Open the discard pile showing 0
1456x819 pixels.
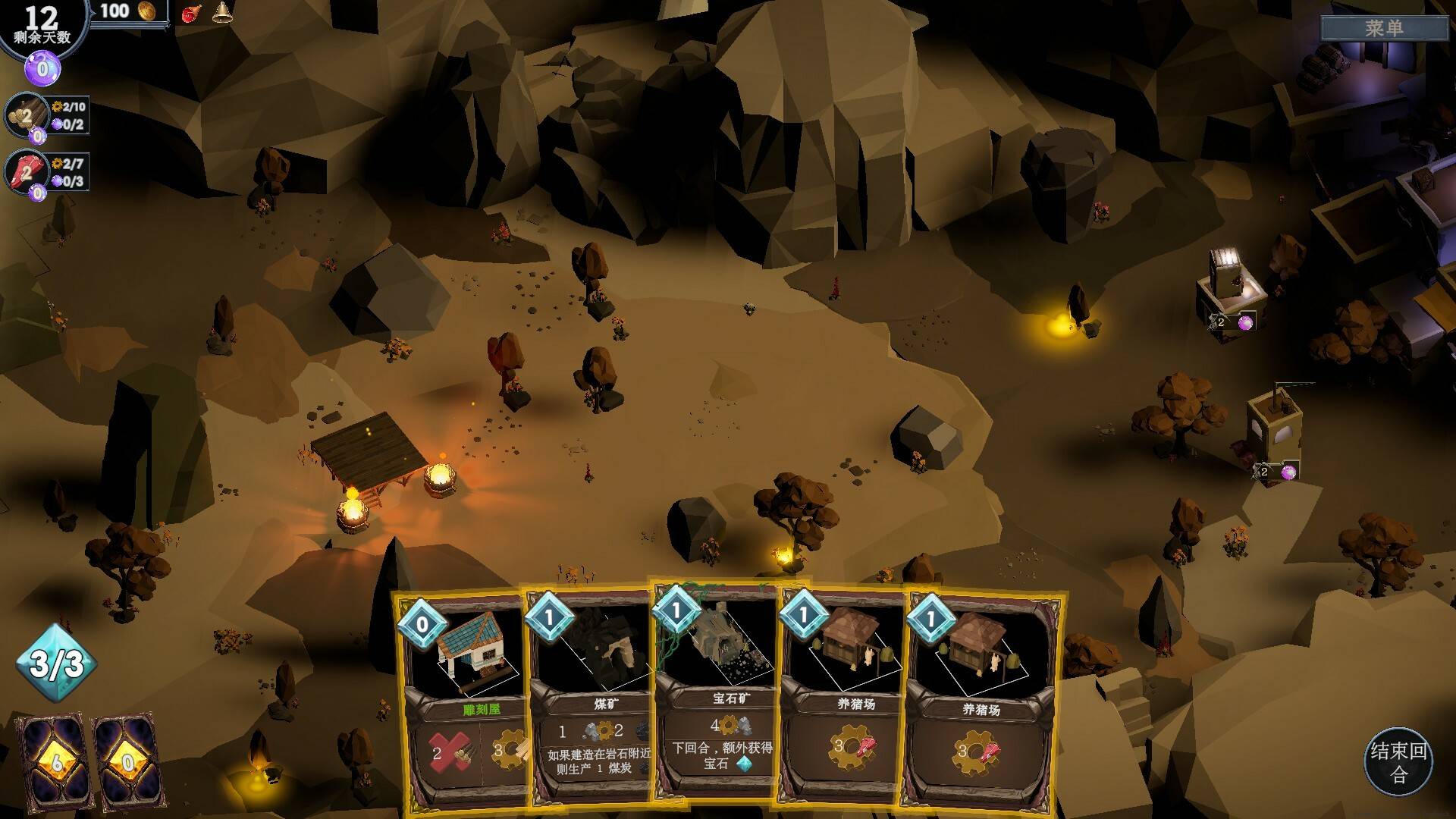[127, 761]
